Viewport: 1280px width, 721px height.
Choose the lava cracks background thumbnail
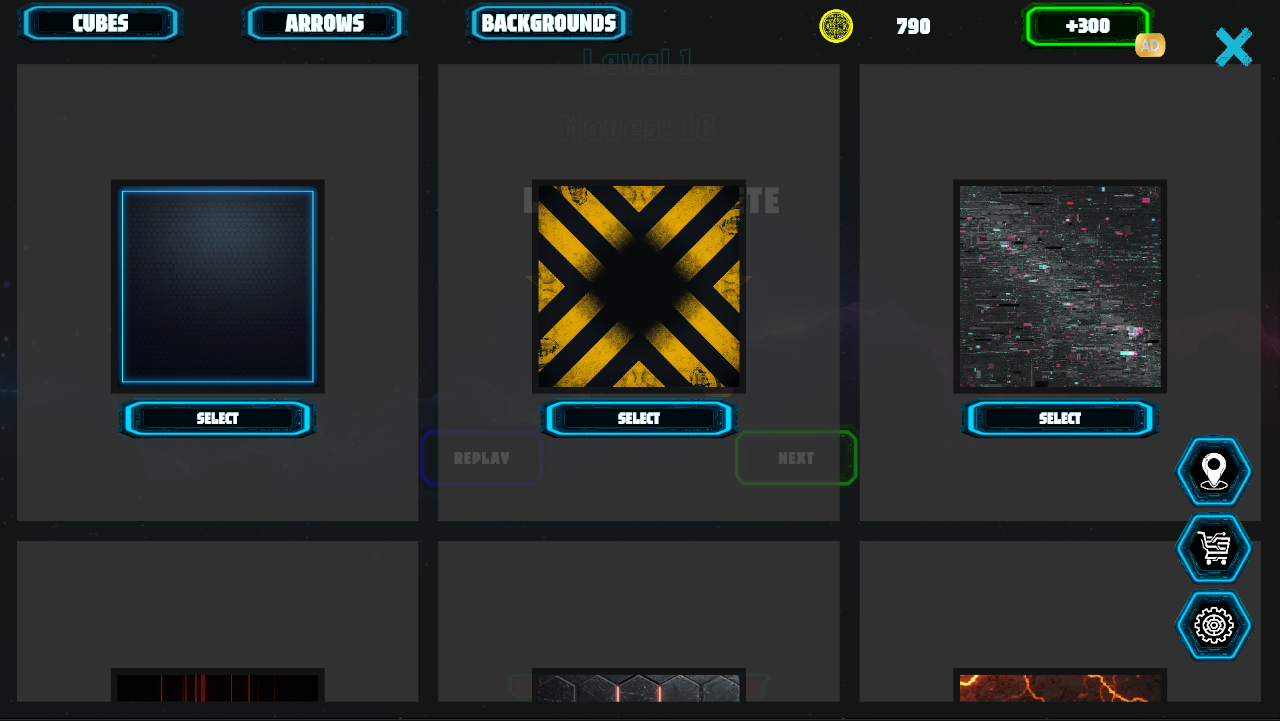click(x=1060, y=687)
